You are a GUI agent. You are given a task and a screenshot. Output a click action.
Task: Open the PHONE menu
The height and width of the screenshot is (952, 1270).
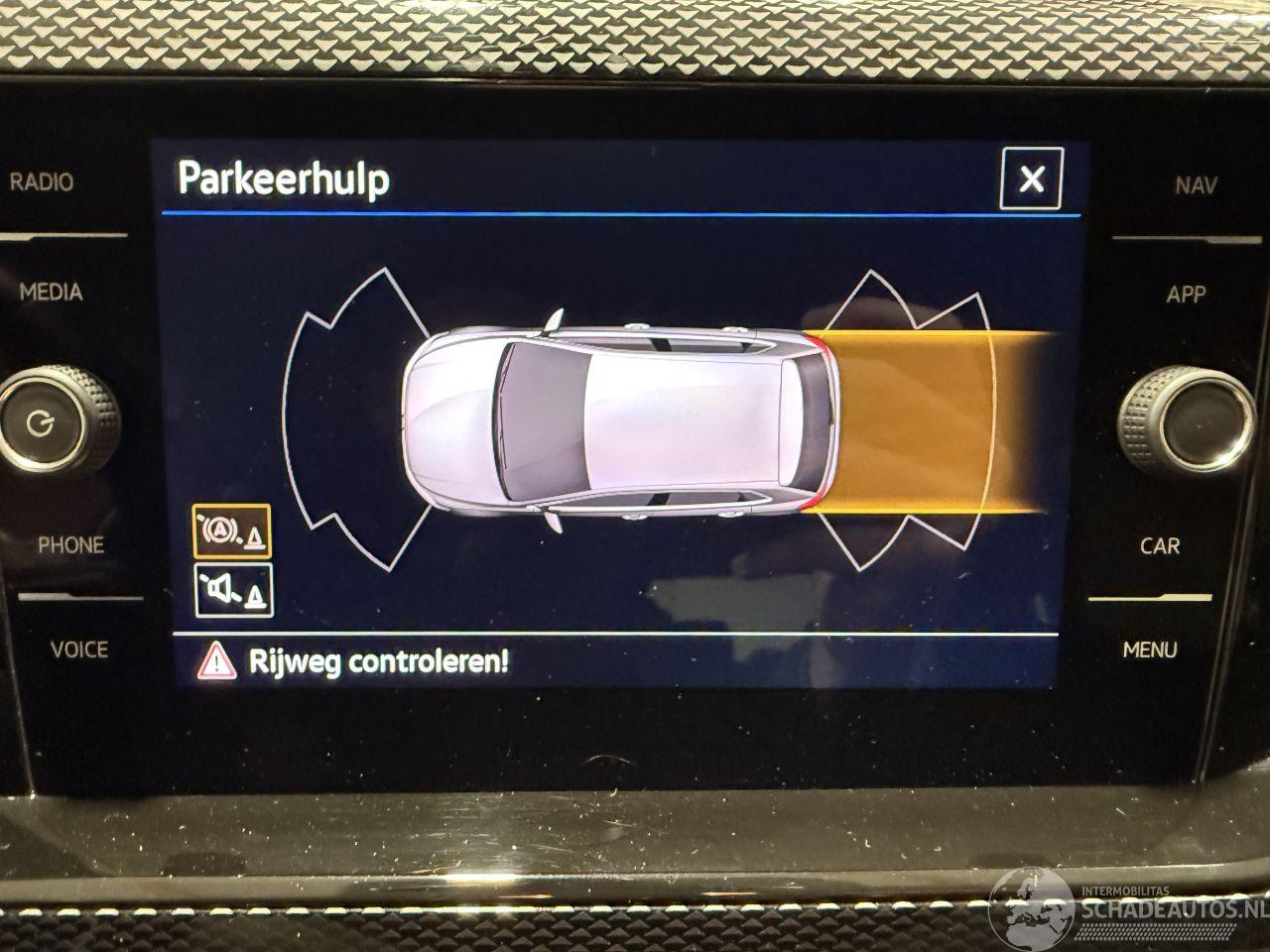point(70,545)
